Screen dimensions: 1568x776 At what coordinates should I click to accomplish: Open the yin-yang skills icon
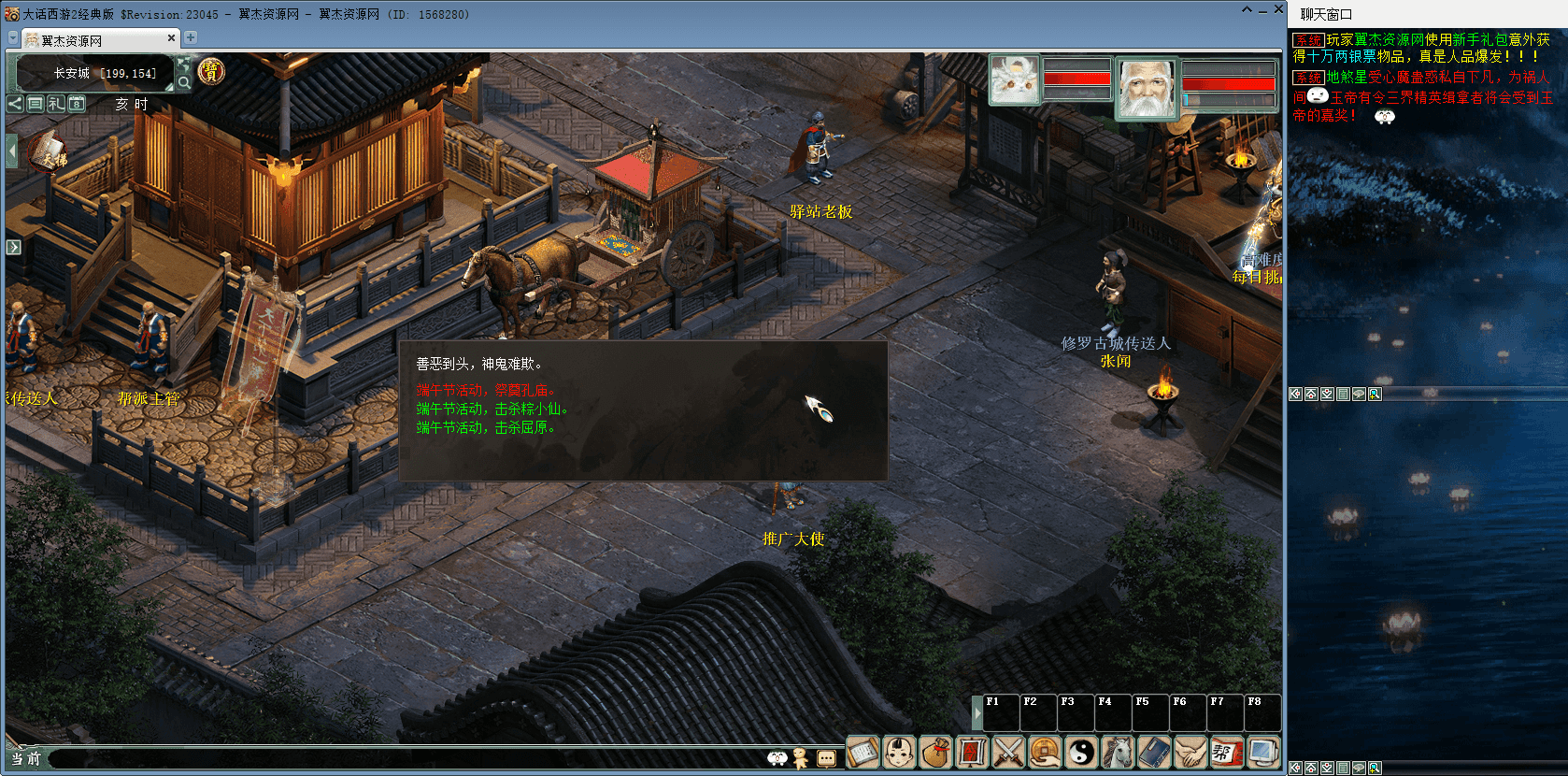(x=1081, y=752)
